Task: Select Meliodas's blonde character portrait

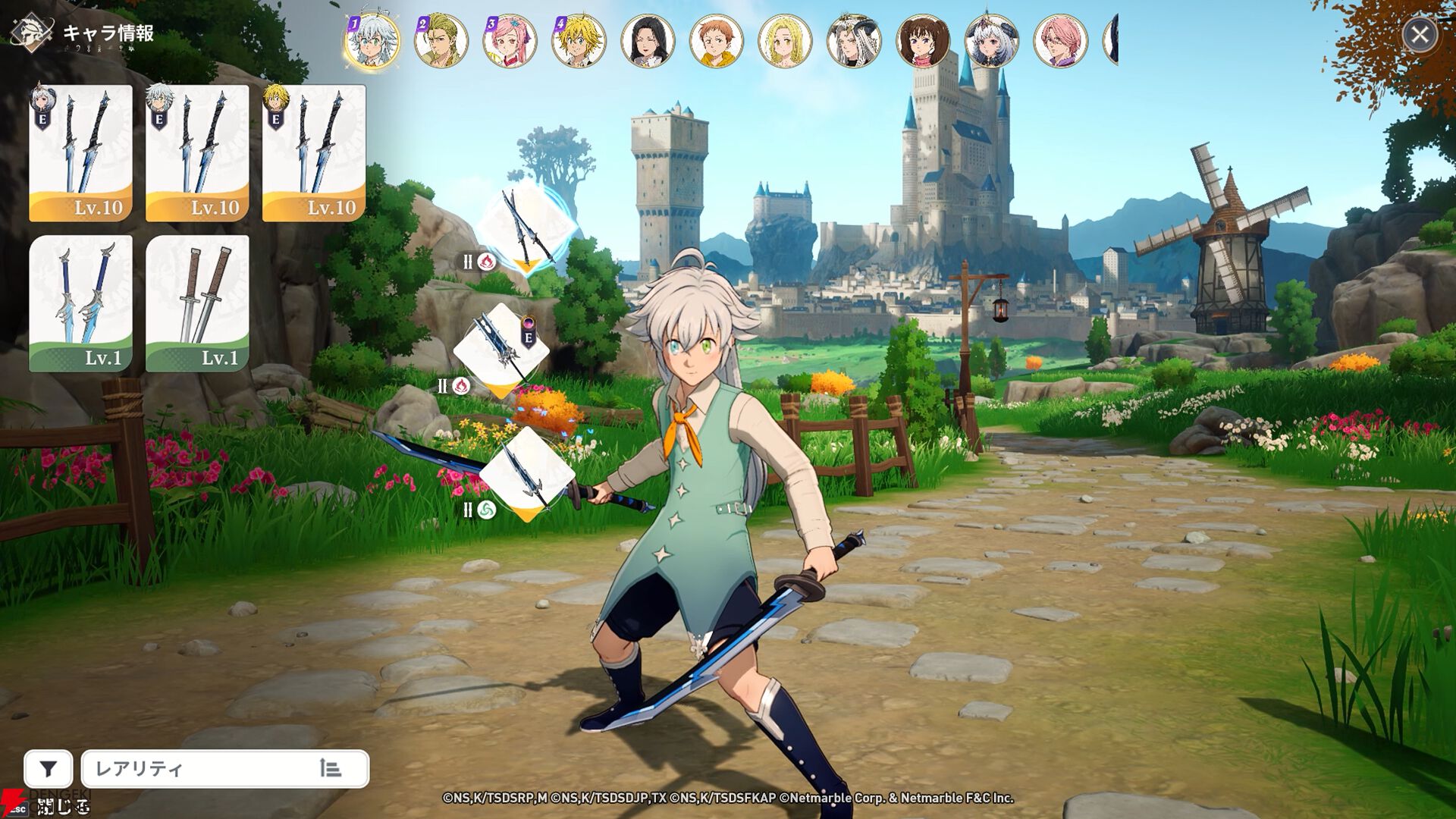Action: 579,42
